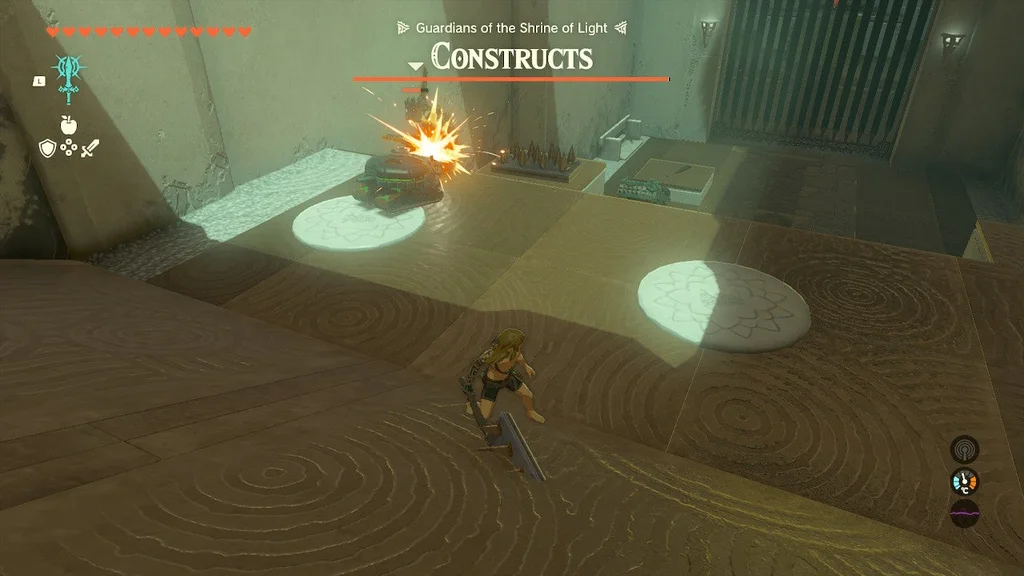
Task: Click the Sheikah sensor signal icon
Action: (x=964, y=449)
